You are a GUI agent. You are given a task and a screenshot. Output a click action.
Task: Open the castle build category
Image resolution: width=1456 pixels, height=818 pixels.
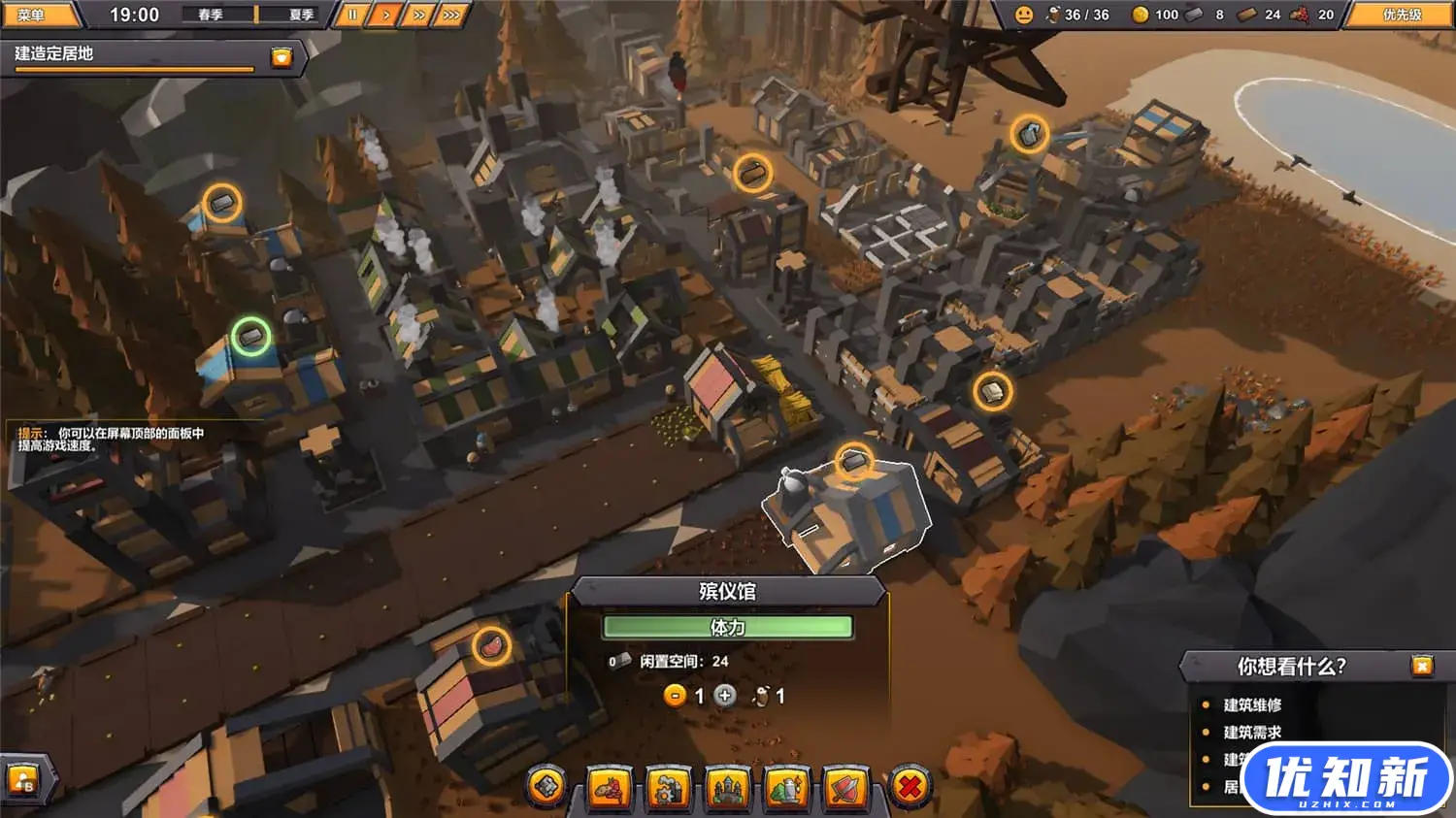click(x=728, y=787)
